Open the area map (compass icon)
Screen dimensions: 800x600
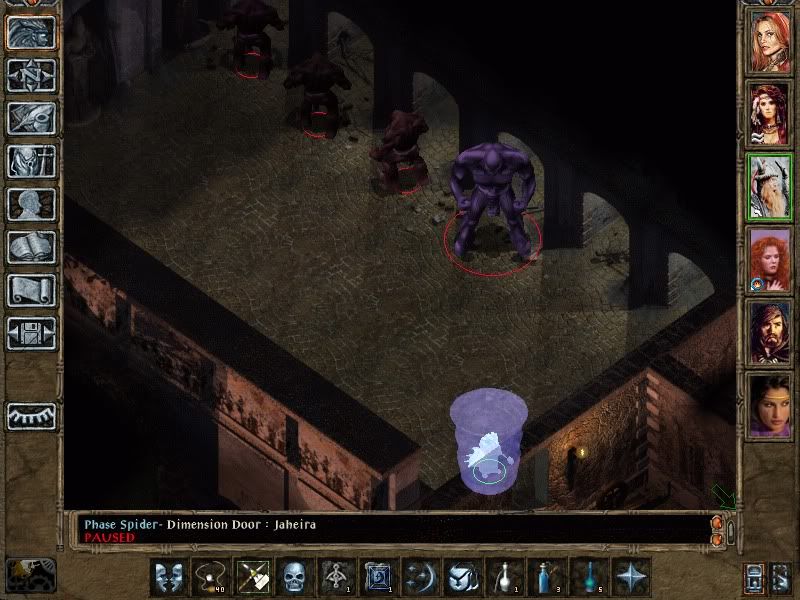31,74
